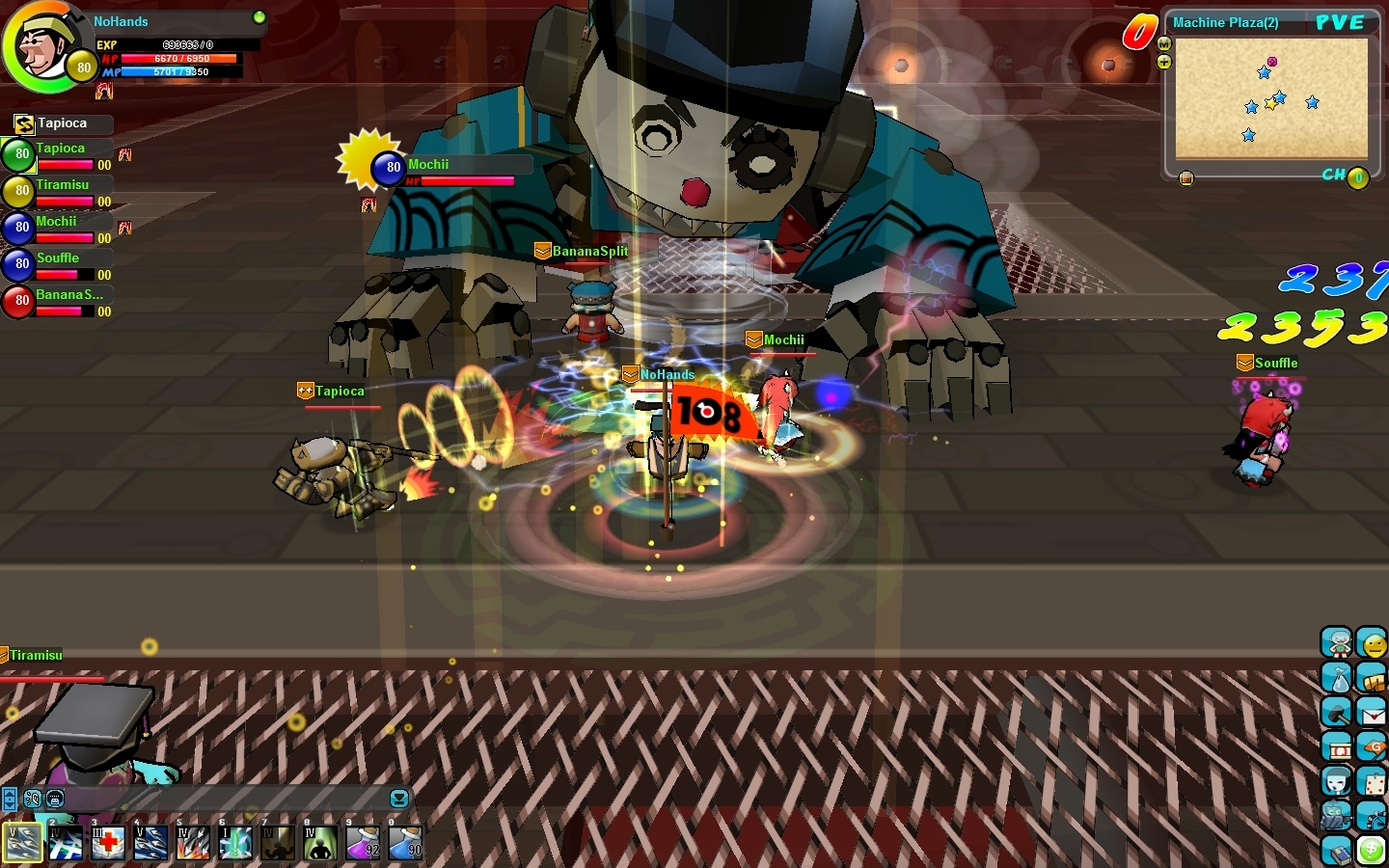Open the channel selector CH button
The width and height of the screenshot is (1389, 868).
1357,177
